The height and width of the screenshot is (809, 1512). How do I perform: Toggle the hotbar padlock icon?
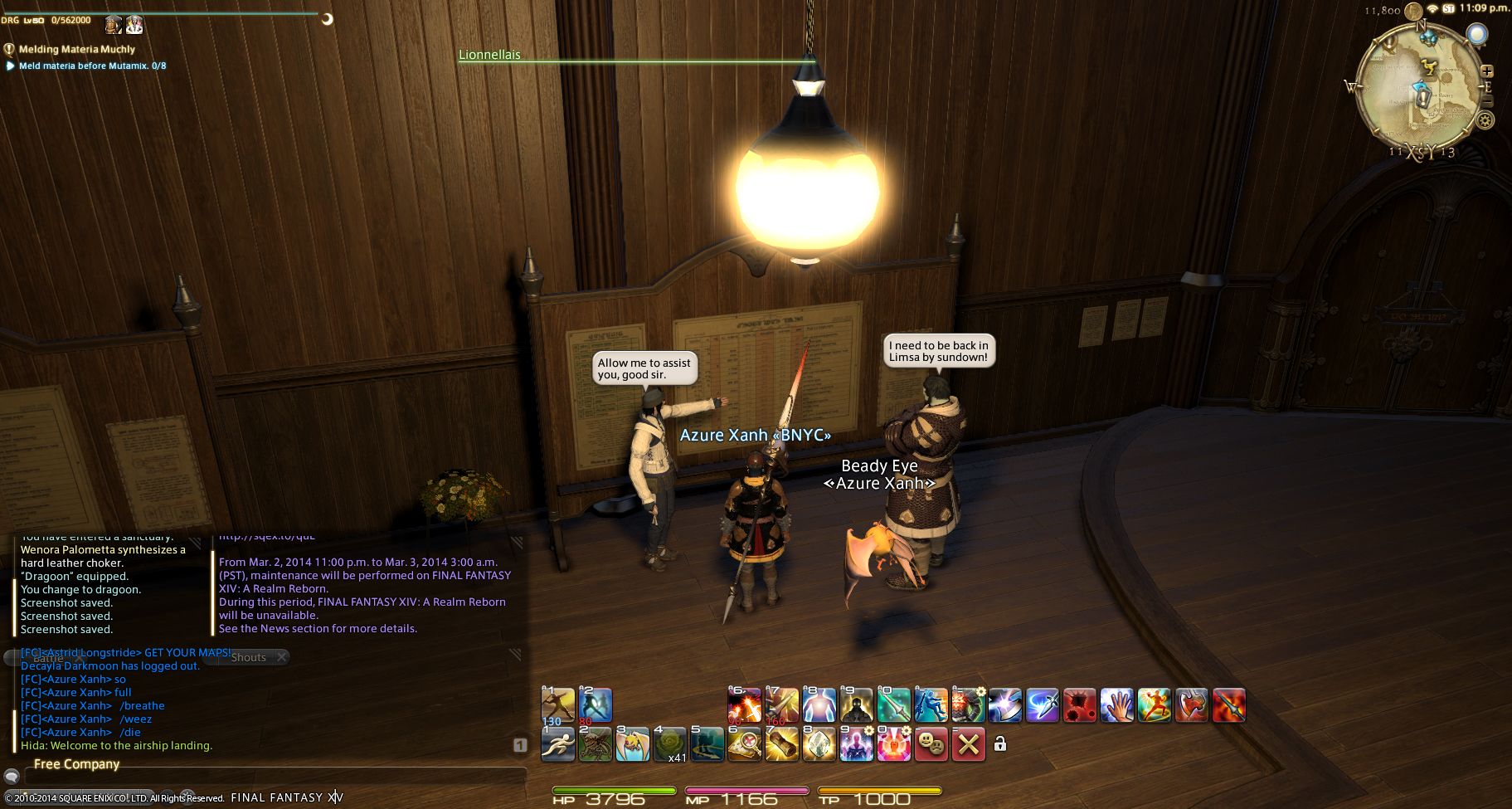[1000, 744]
